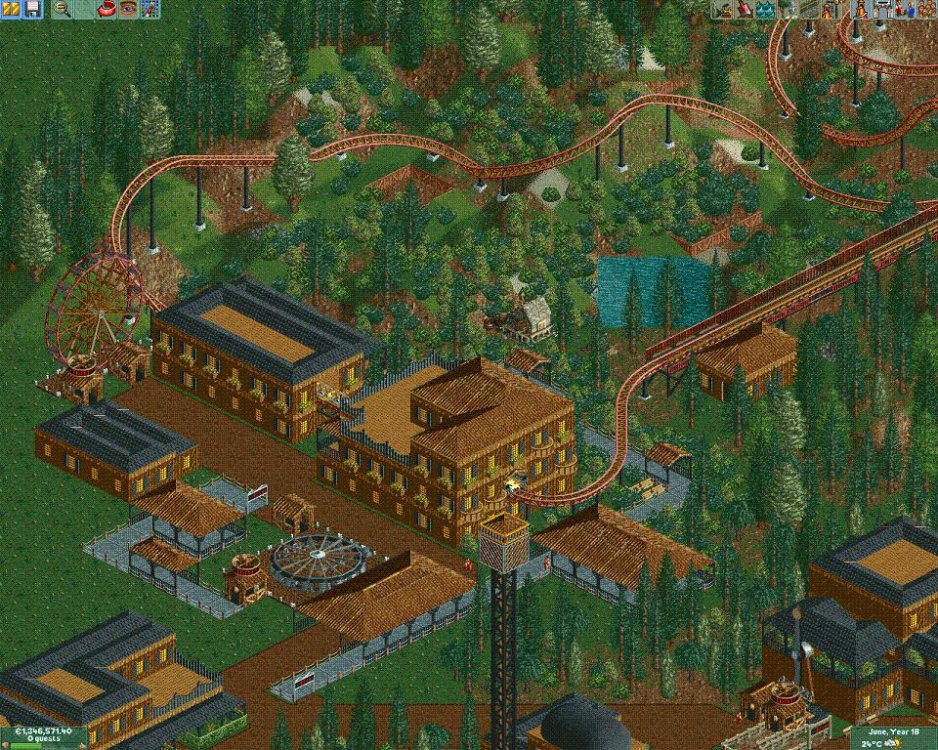Viewport: 938px width, 750px height.
Task: Select the footpath building tool
Action: point(808,9)
